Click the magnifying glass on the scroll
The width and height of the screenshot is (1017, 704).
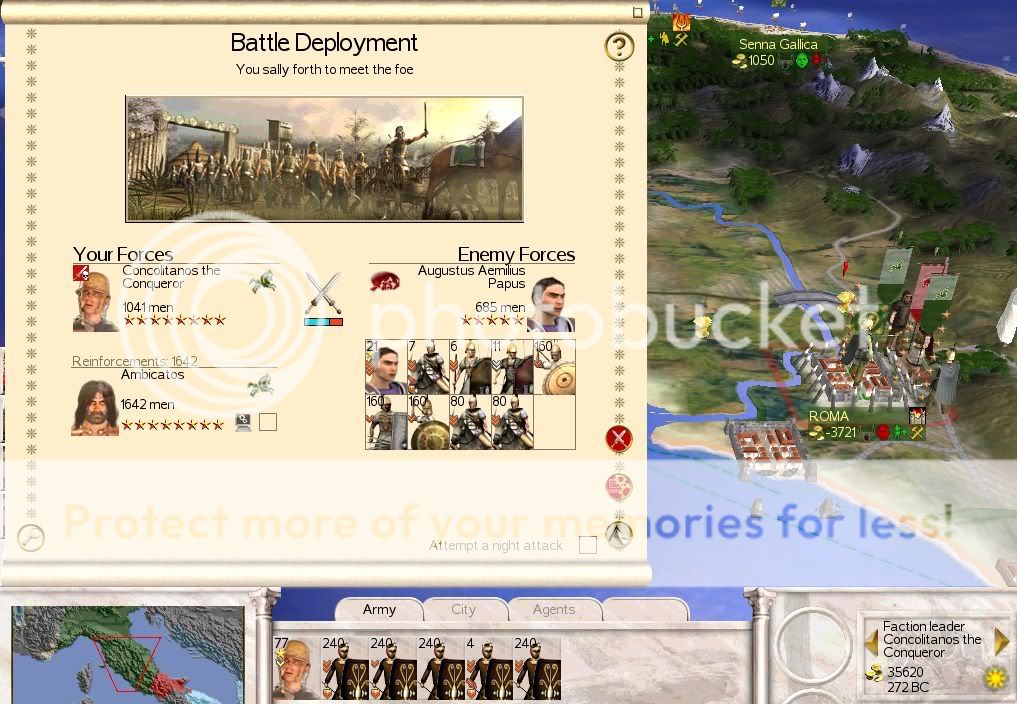tap(31, 538)
